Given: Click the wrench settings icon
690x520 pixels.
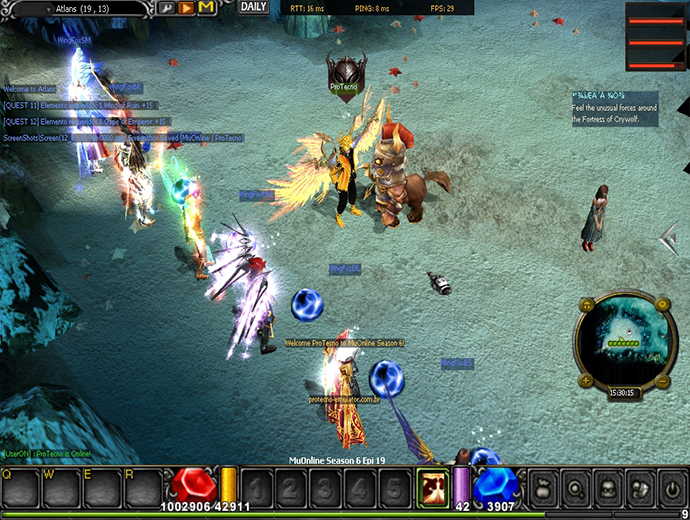Looking at the screenshot, I should tap(166, 8).
